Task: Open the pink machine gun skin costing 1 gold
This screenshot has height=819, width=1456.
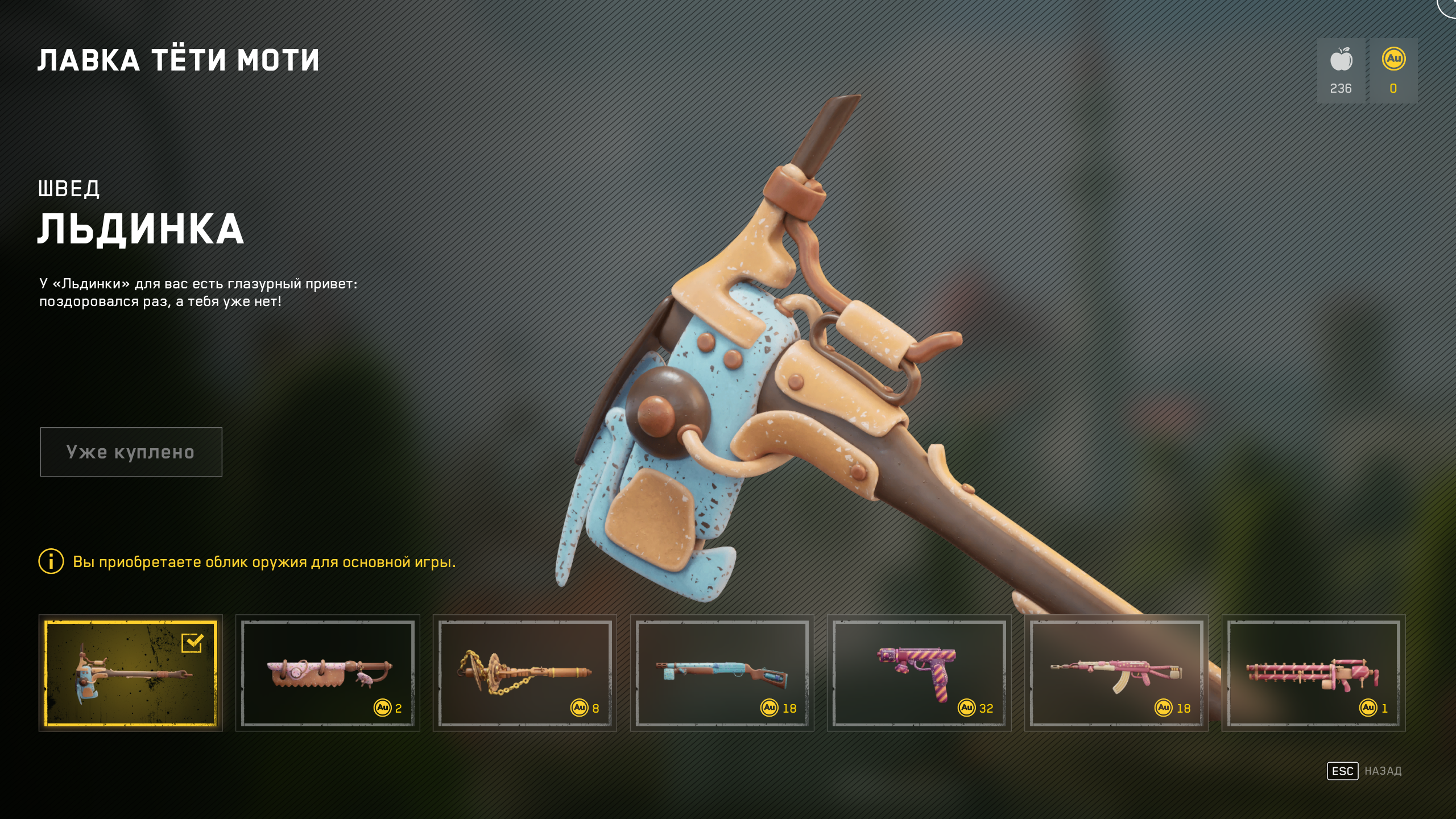Action: (1313, 673)
